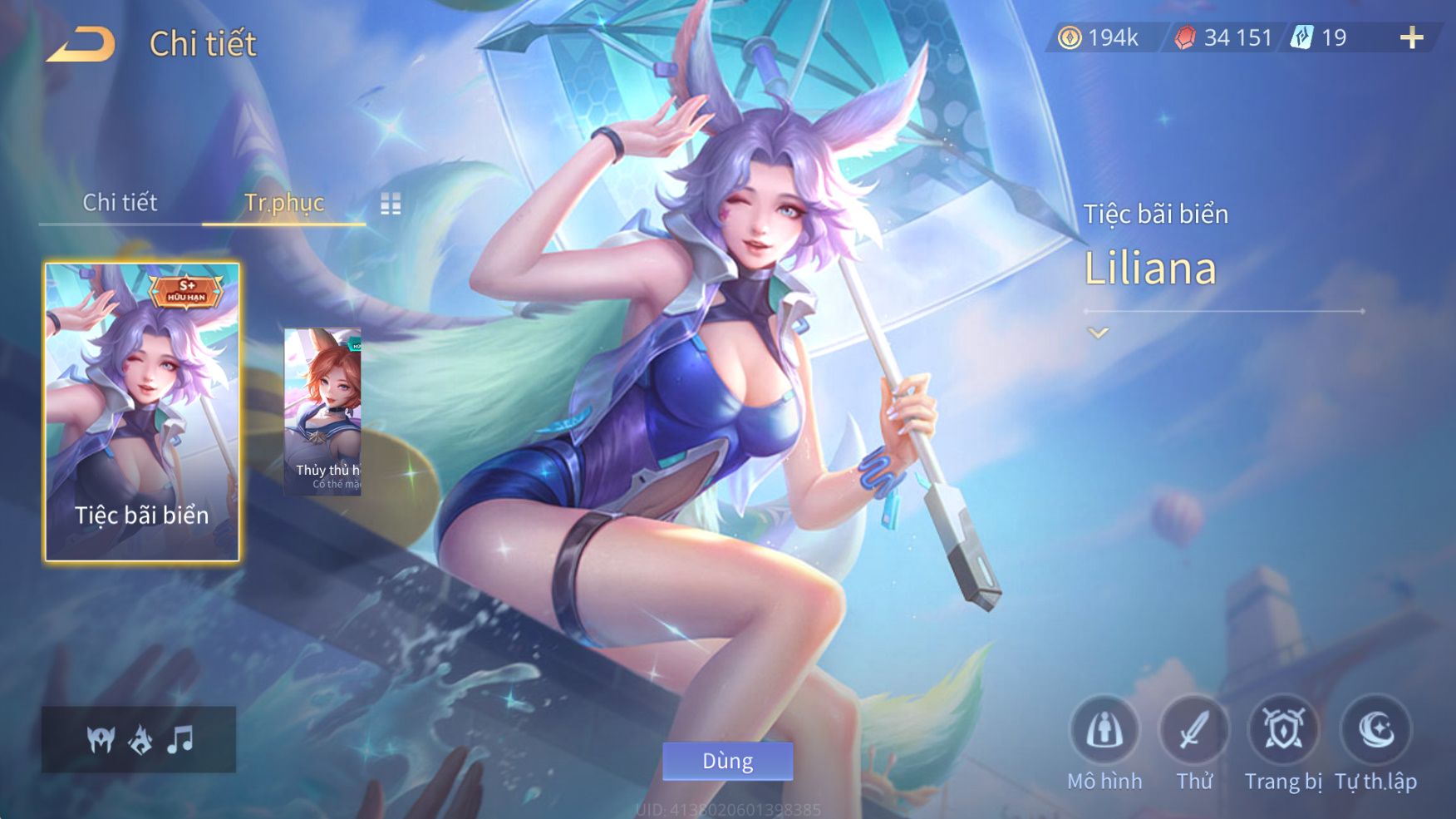Click the flame effect icon

point(140,739)
